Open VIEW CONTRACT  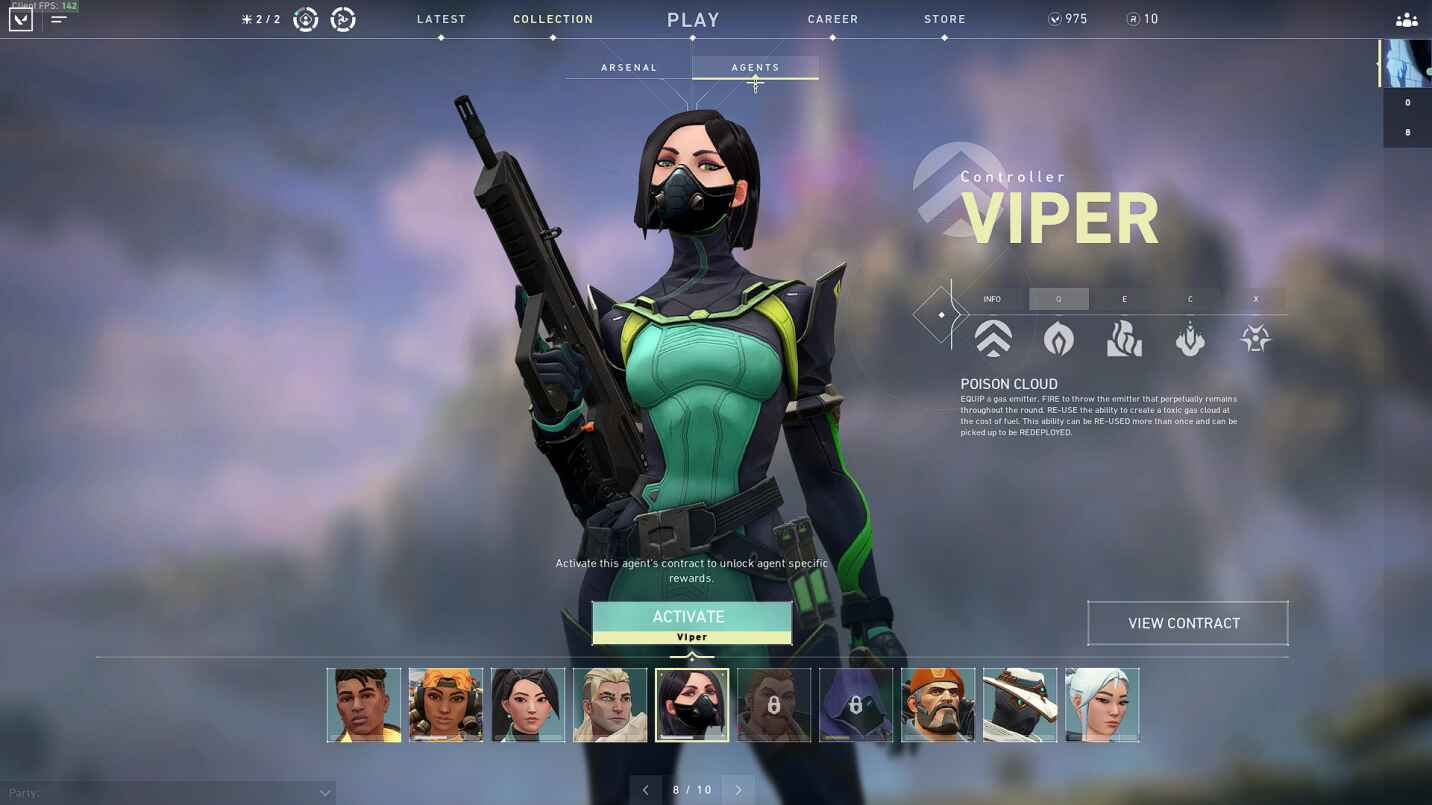coord(1187,622)
